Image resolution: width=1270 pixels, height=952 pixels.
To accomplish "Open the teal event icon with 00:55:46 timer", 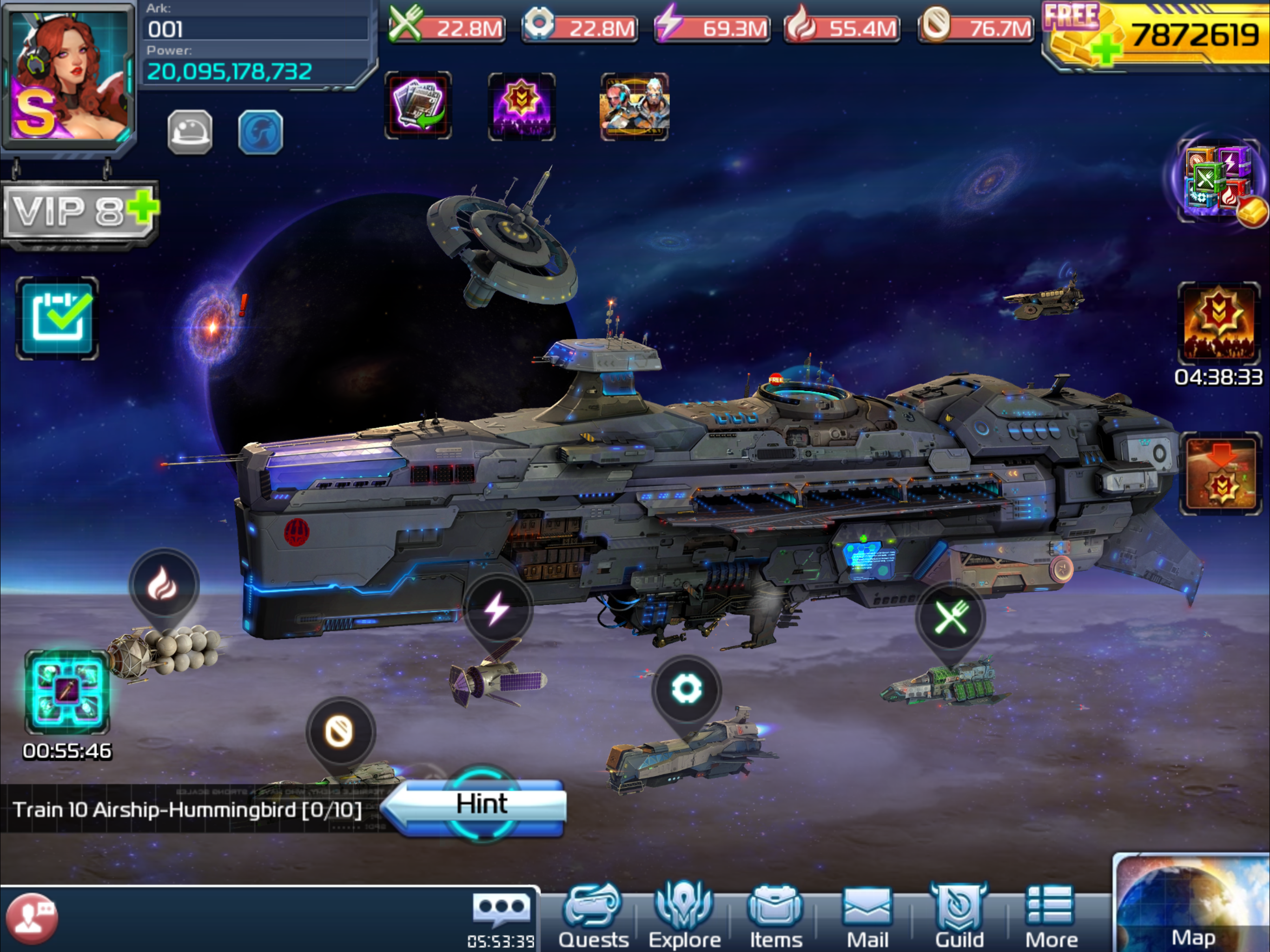I will point(66,693).
